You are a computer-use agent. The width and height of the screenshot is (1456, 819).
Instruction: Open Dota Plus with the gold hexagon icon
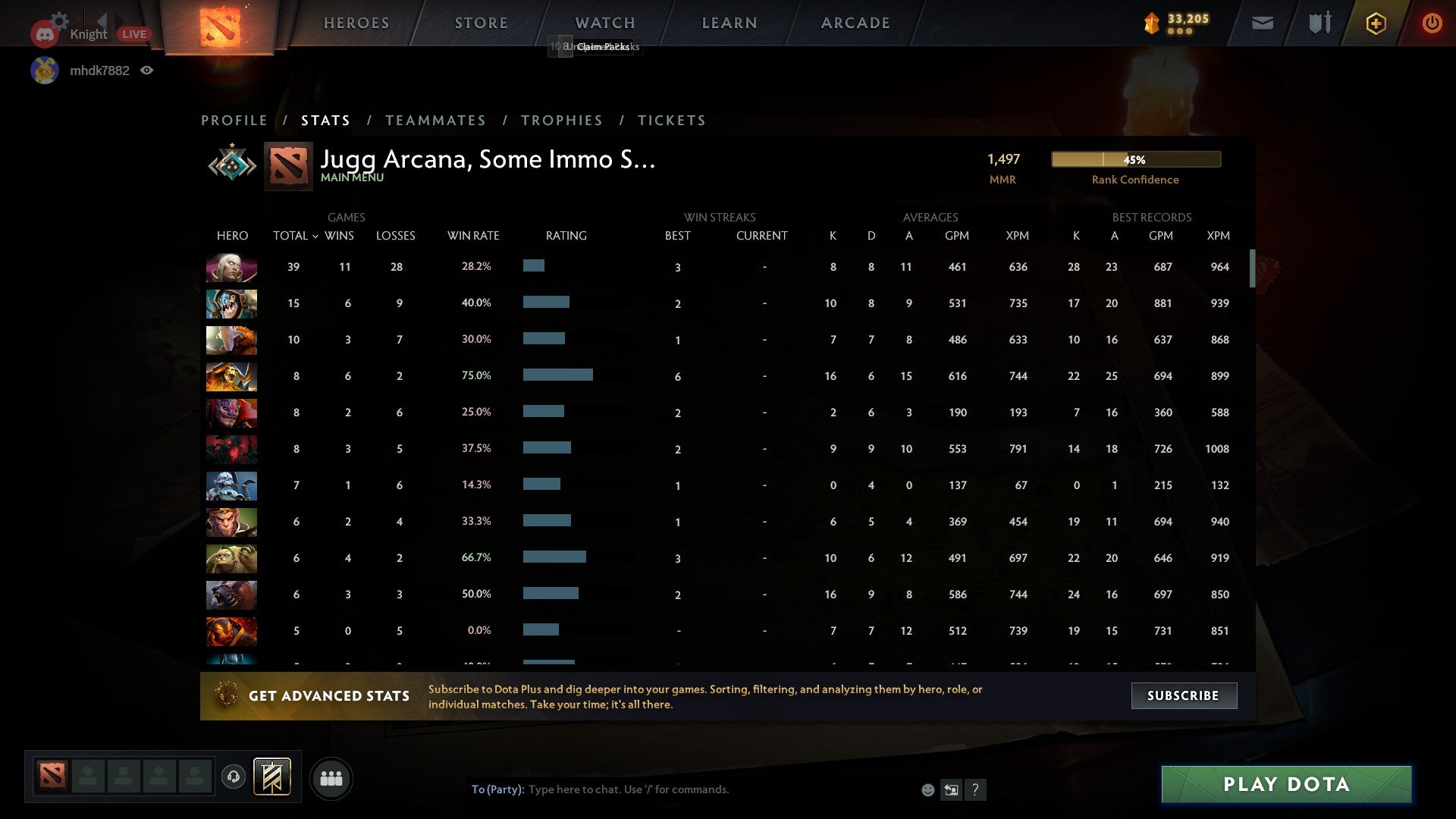(1376, 23)
